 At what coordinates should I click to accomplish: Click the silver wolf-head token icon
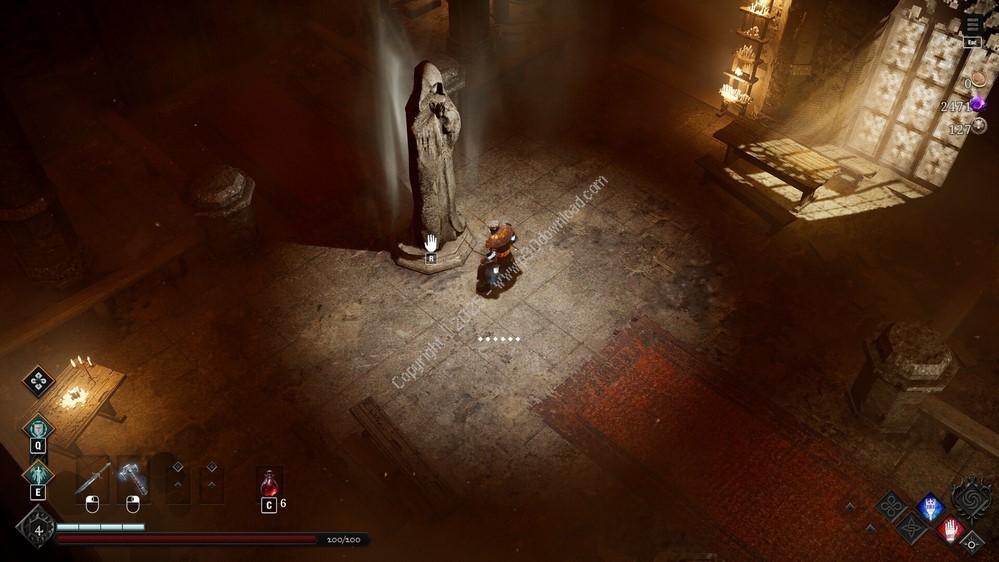(980, 127)
